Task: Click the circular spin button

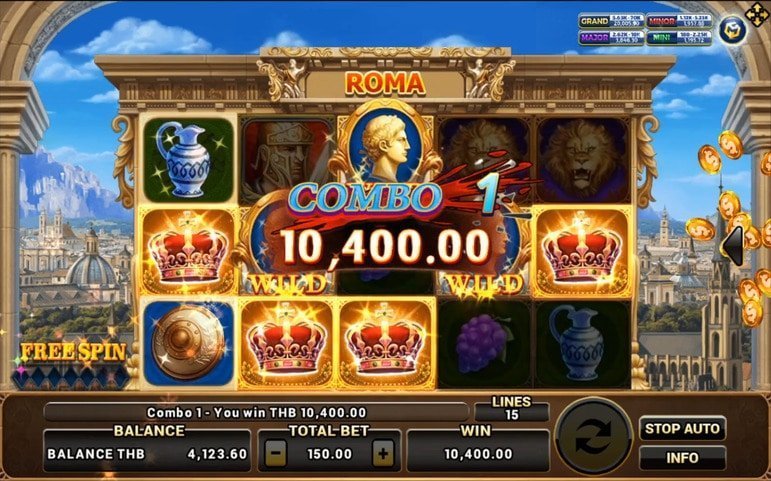Action: tap(594, 438)
